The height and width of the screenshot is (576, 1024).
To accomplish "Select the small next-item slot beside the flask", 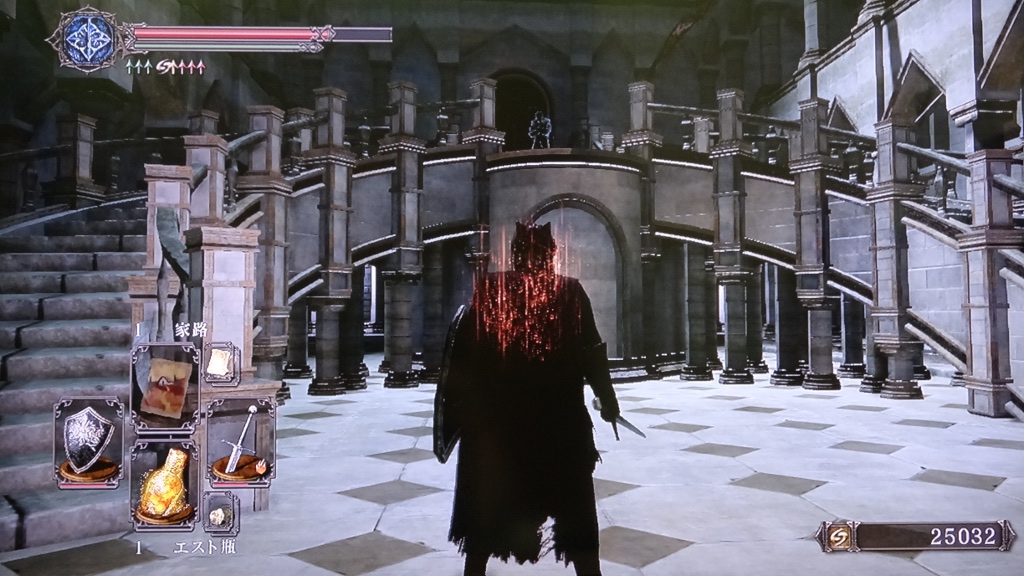I will (220, 512).
